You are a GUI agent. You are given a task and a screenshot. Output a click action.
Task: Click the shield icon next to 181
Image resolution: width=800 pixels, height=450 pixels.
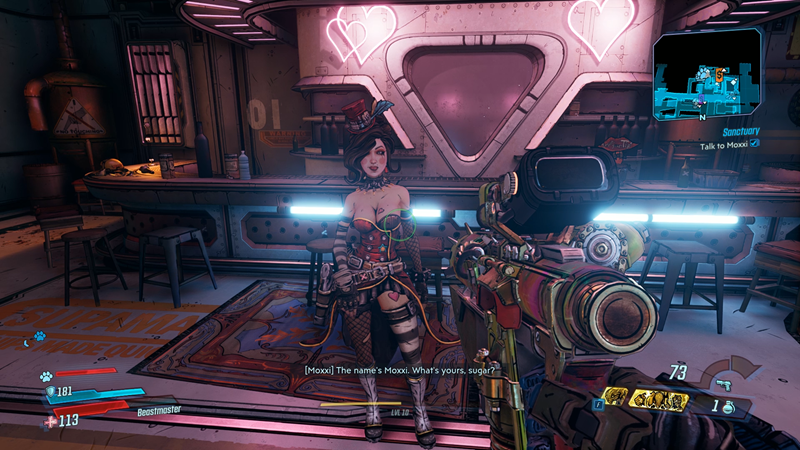[x=51, y=392]
